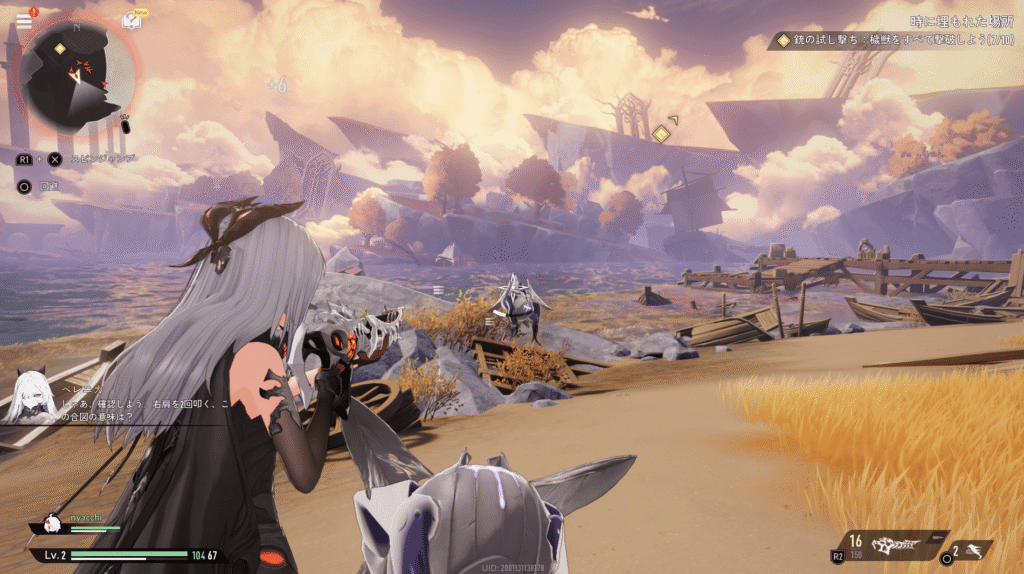
Task: Open the main menu hamburger icon
Action: [x=24, y=20]
